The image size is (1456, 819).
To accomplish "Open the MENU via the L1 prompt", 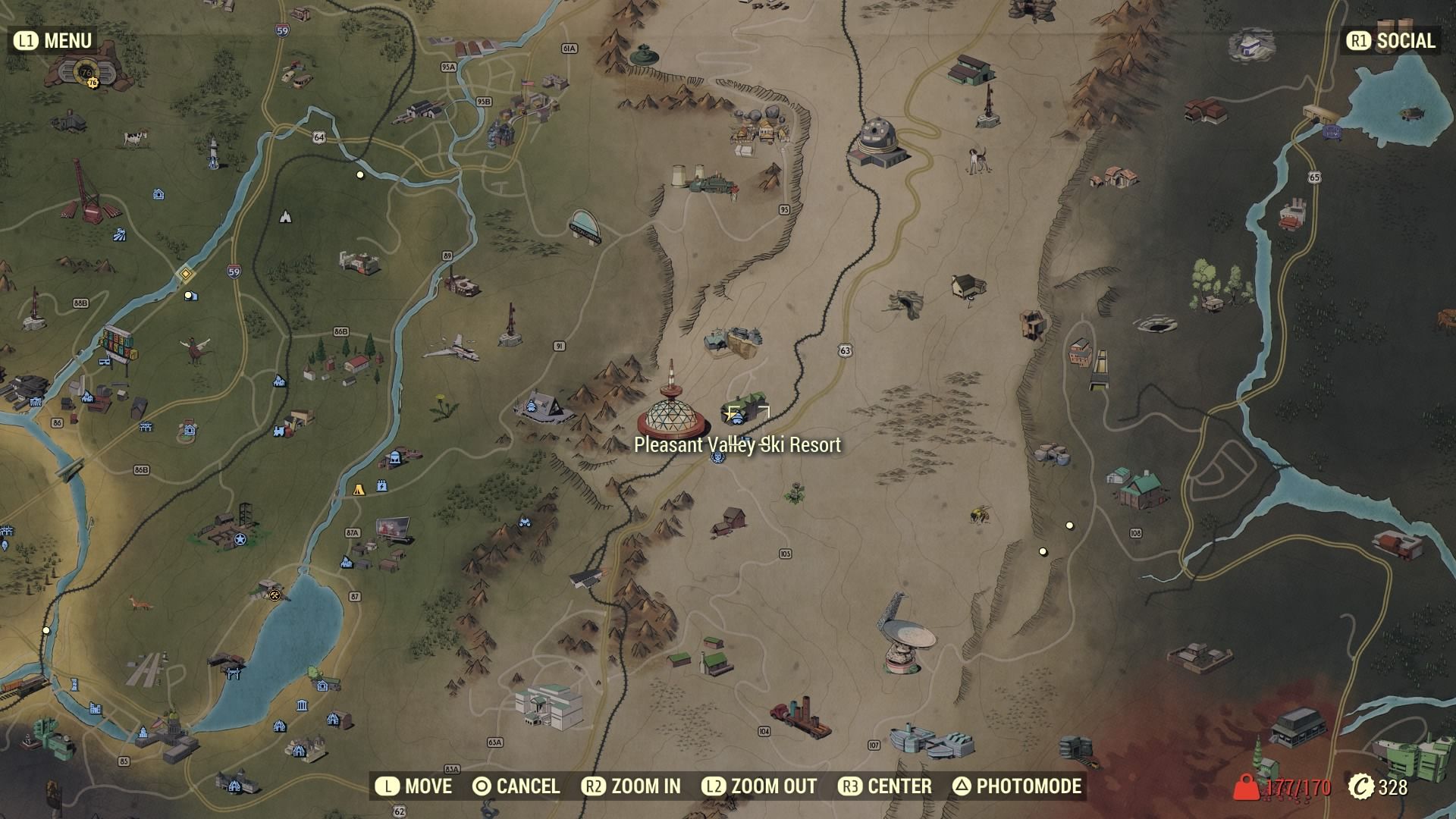I will [53, 41].
